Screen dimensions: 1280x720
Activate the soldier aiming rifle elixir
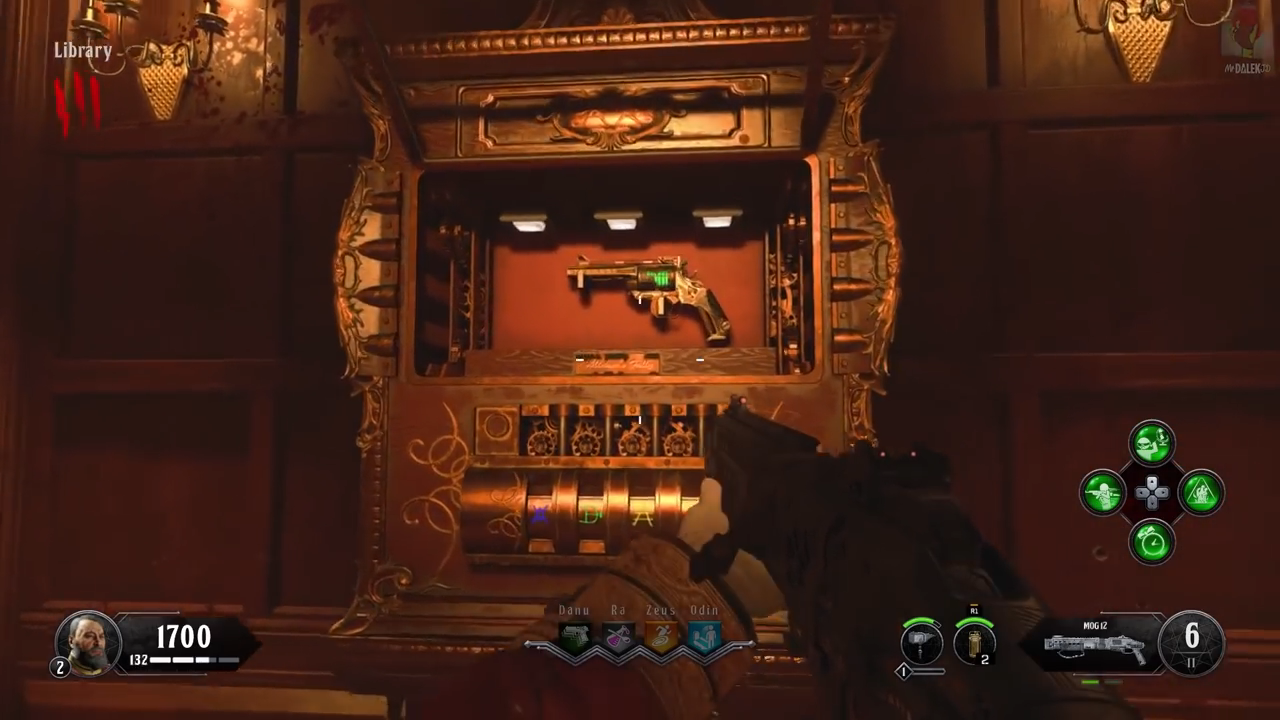[x=1103, y=493]
